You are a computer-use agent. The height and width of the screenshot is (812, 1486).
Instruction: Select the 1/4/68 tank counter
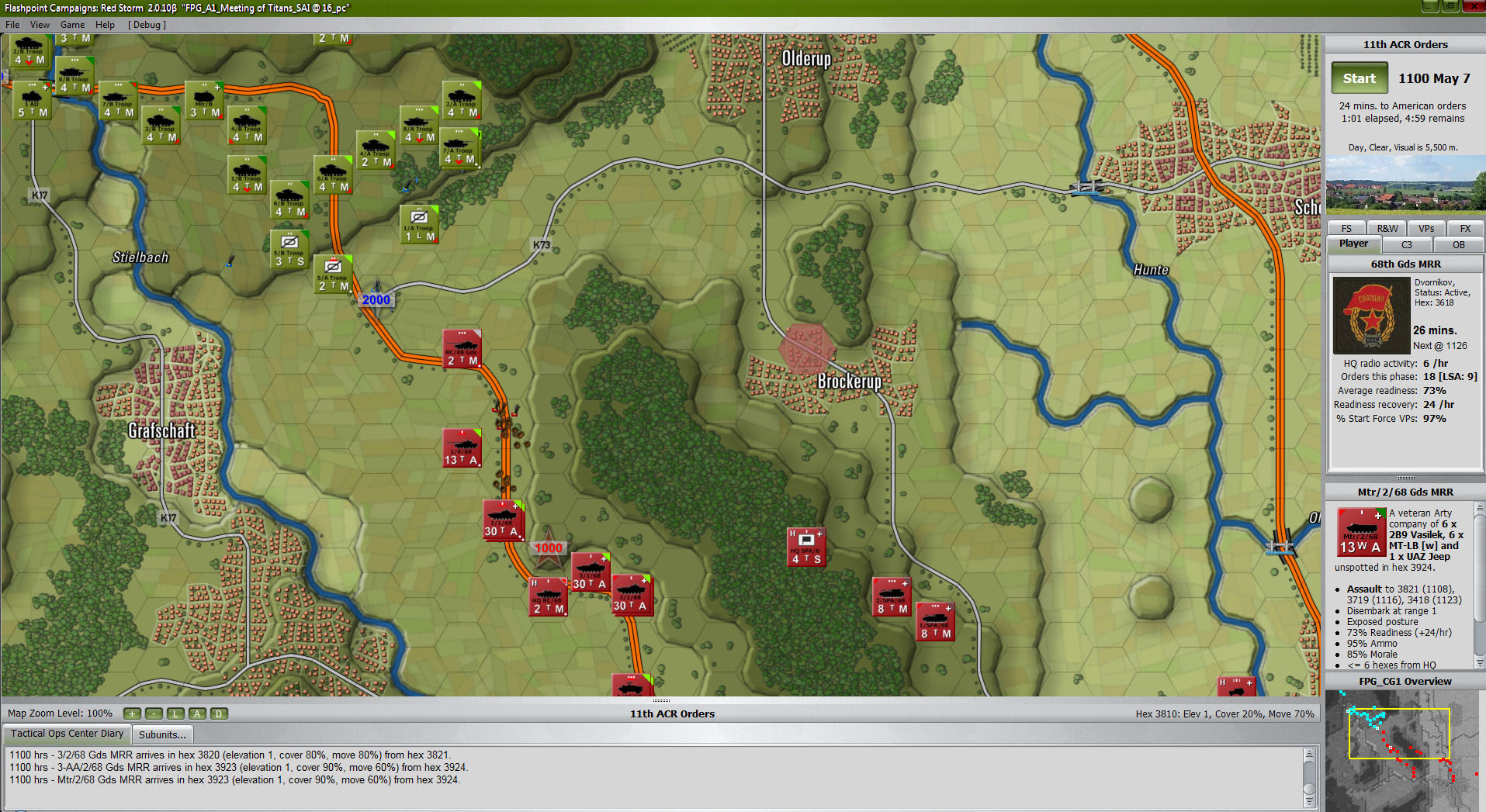point(462,447)
